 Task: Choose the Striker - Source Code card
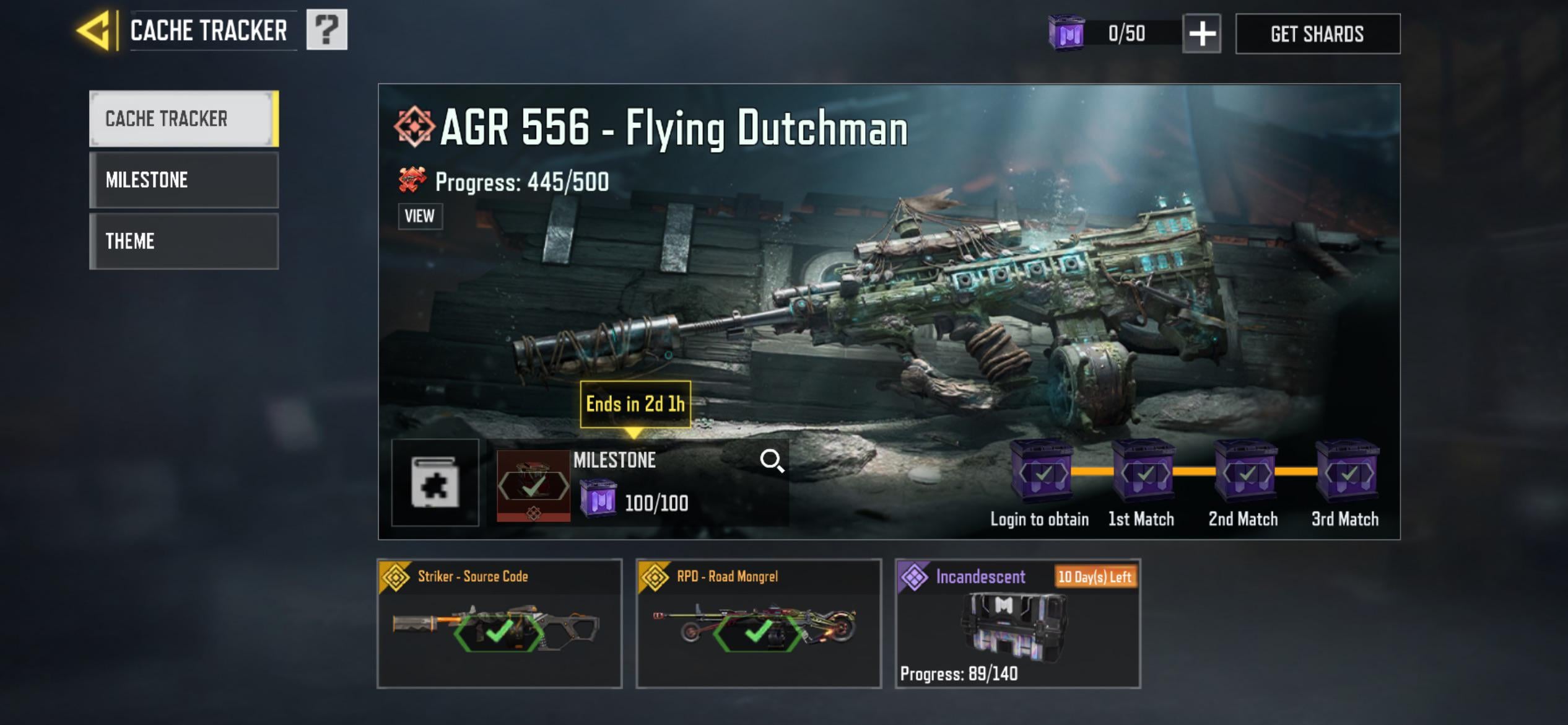[x=499, y=623]
